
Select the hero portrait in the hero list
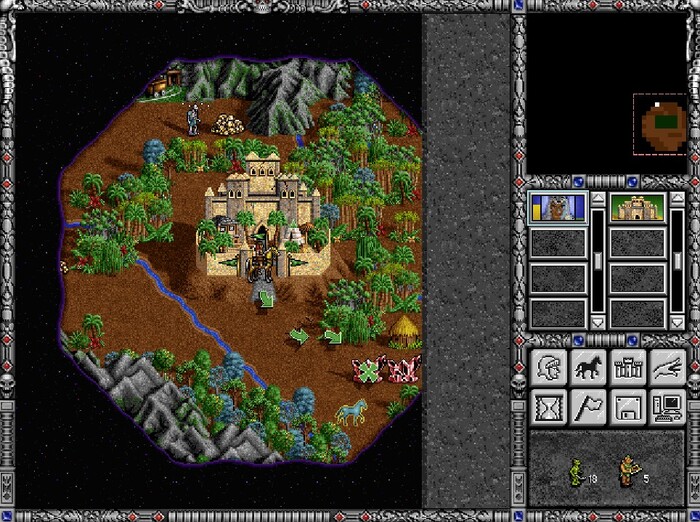pyautogui.click(x=555, y=208)
